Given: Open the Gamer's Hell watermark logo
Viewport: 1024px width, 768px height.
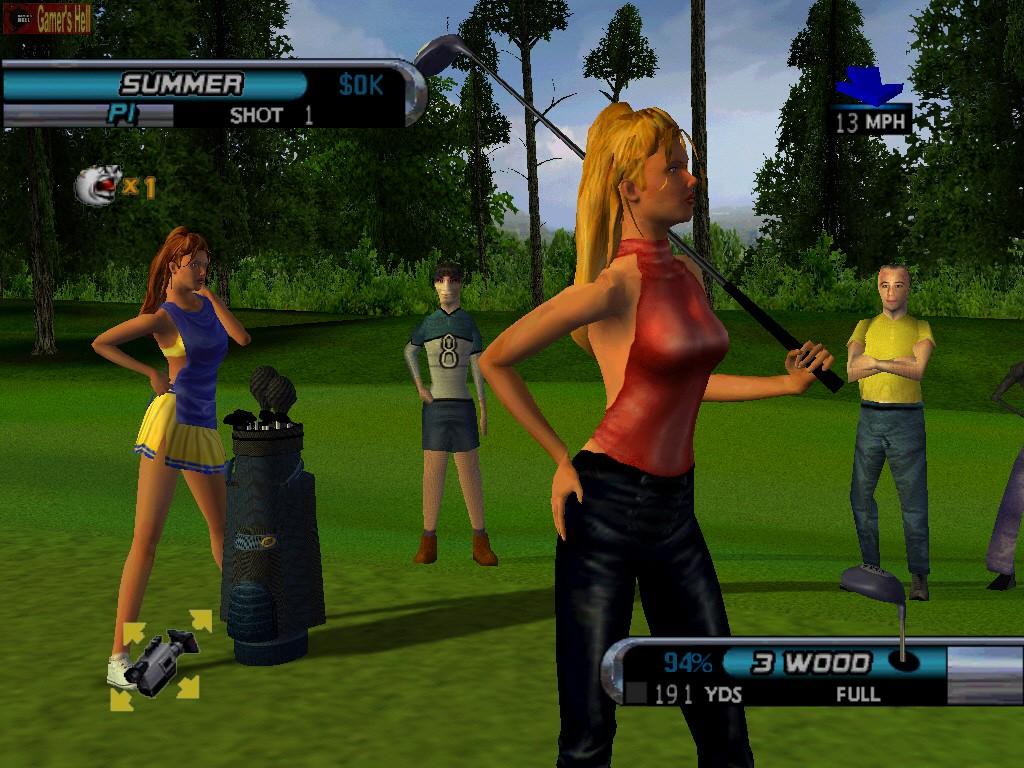Looking at the screenshot, I should (47, 19).
